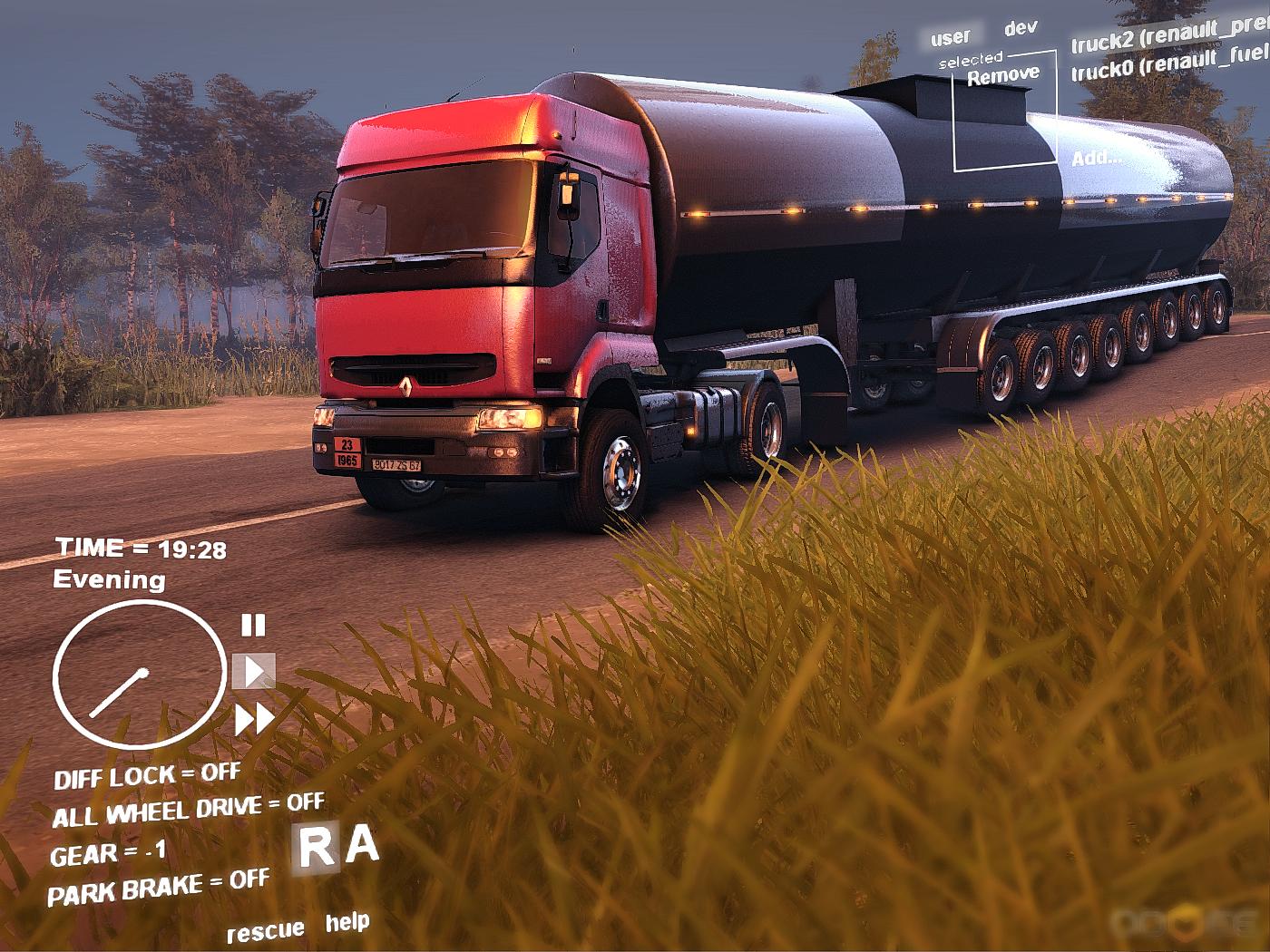
Task: Fast forward the time of day
Action: 255,720
